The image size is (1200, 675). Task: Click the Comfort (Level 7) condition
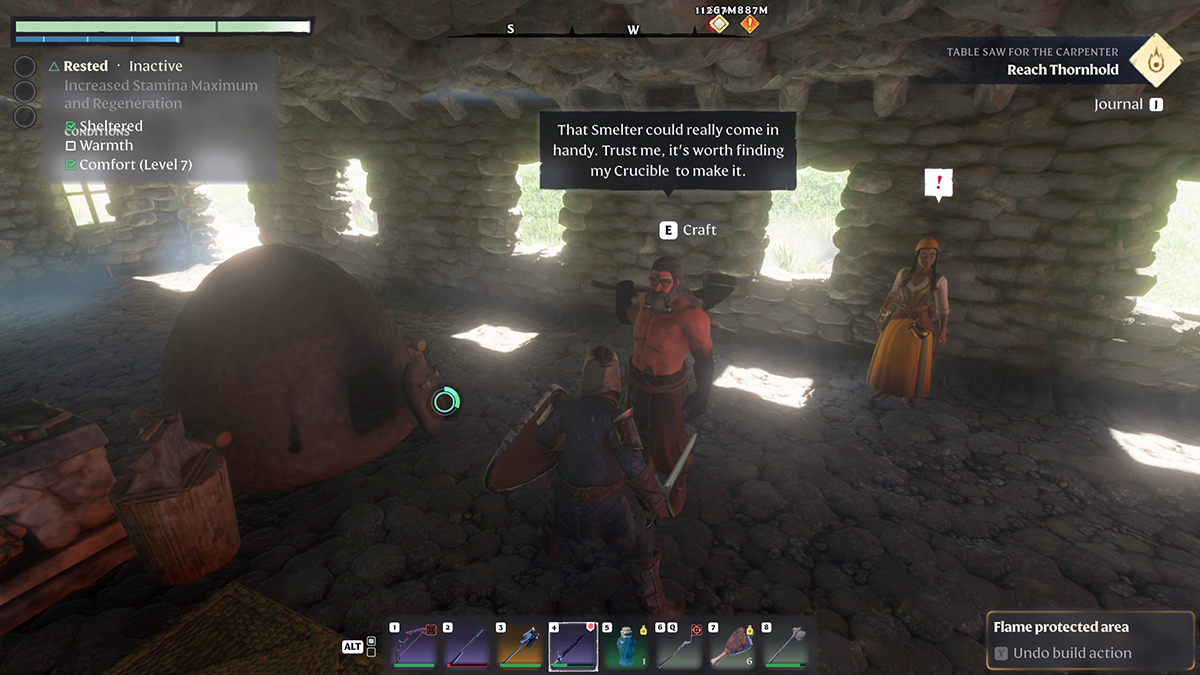click(135, 165)
